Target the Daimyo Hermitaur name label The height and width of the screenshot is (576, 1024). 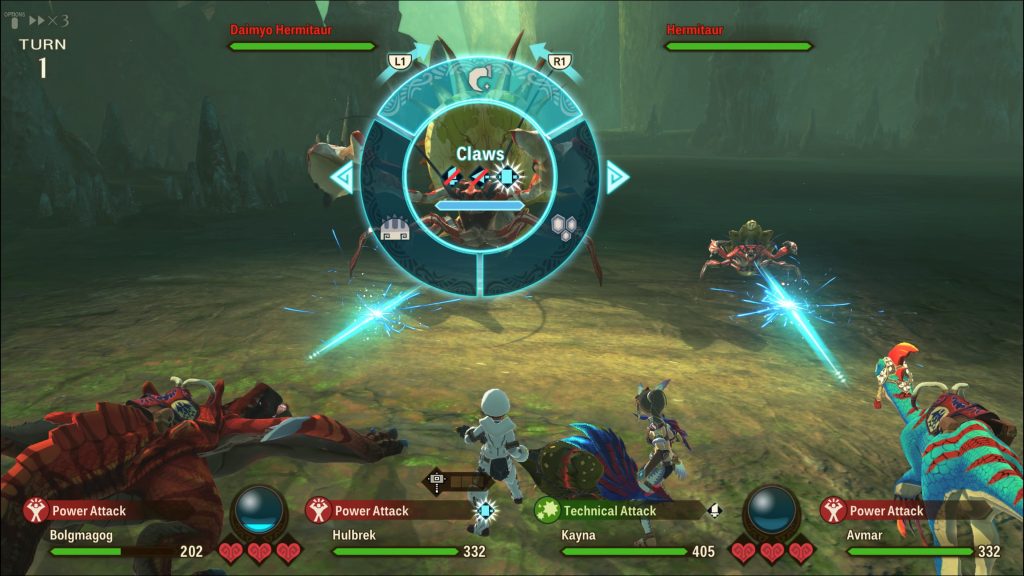pyautogui.click(x=281, y=30)
